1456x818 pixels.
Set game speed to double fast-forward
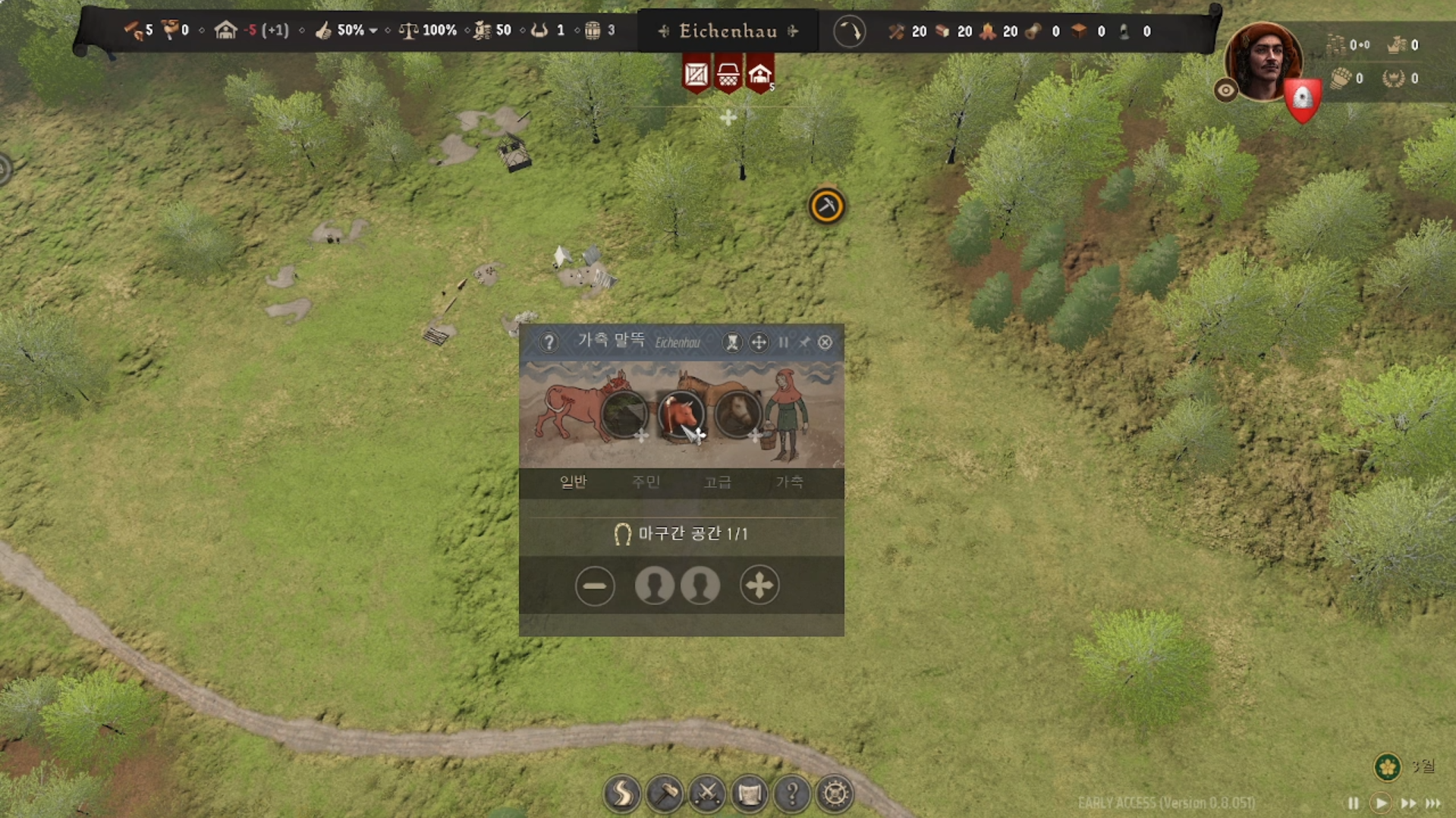(1408, 803)
